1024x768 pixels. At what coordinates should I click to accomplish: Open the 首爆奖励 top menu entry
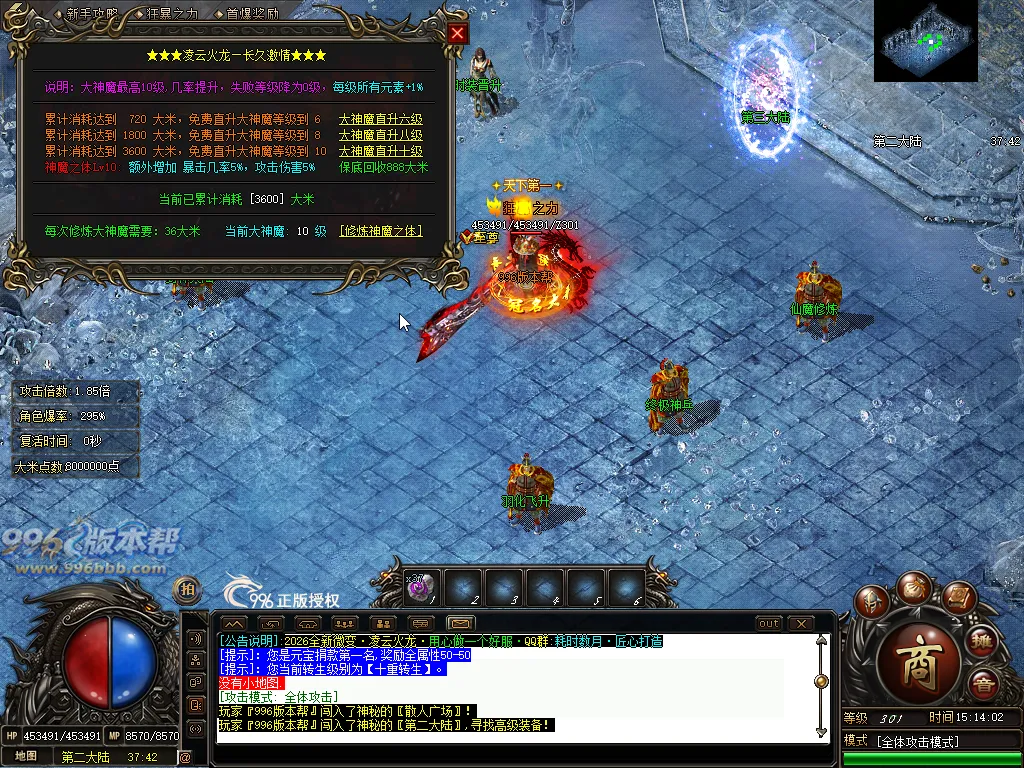252,14
